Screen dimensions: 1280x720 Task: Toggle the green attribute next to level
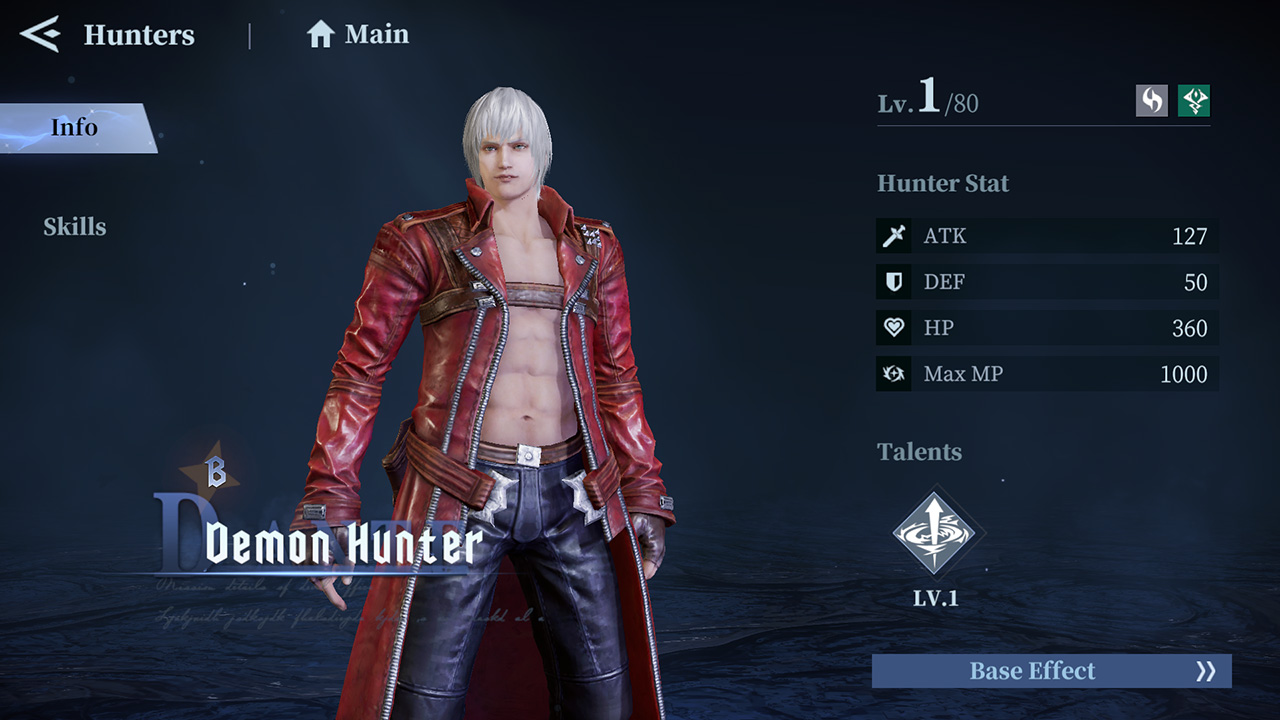(1192, 101)
